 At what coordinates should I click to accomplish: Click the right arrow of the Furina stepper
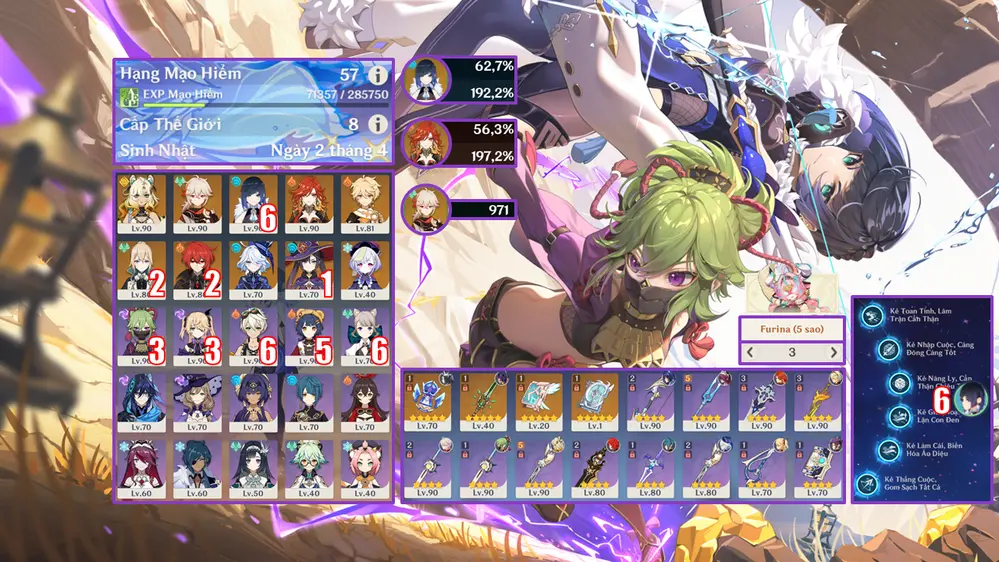click(x=834, y=352)
